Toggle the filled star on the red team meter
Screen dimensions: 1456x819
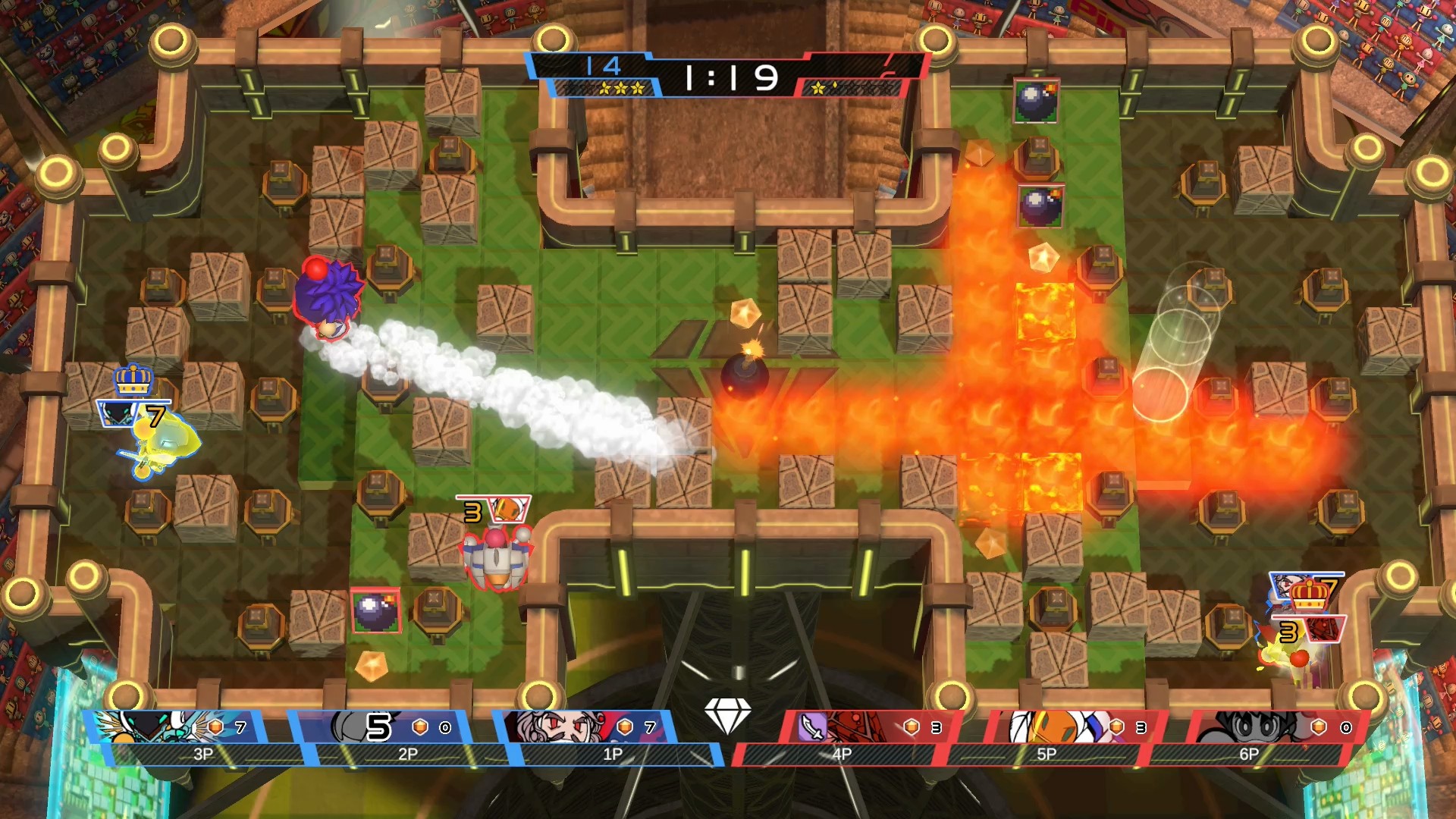[x=819, y=89]
